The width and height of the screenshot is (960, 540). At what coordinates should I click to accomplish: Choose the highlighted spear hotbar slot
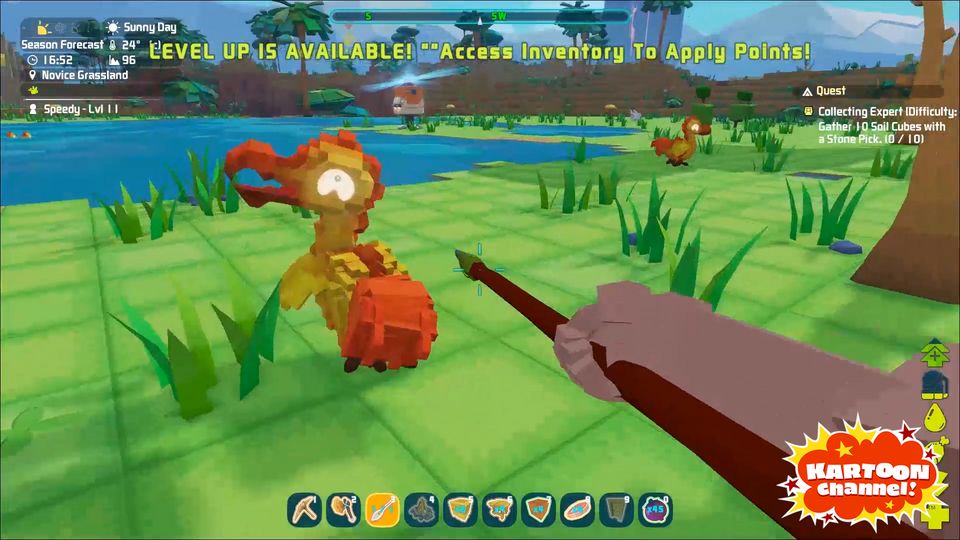pyautogui.click(x=383, y=510)
